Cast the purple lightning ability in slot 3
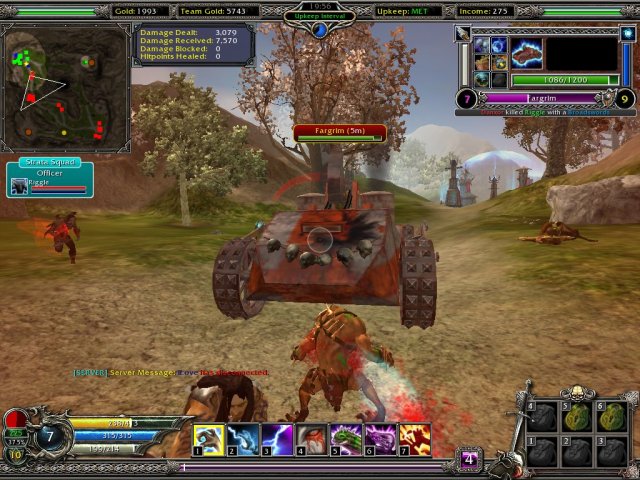The width and height of the screenshot is (640, 480). [277, 439]
